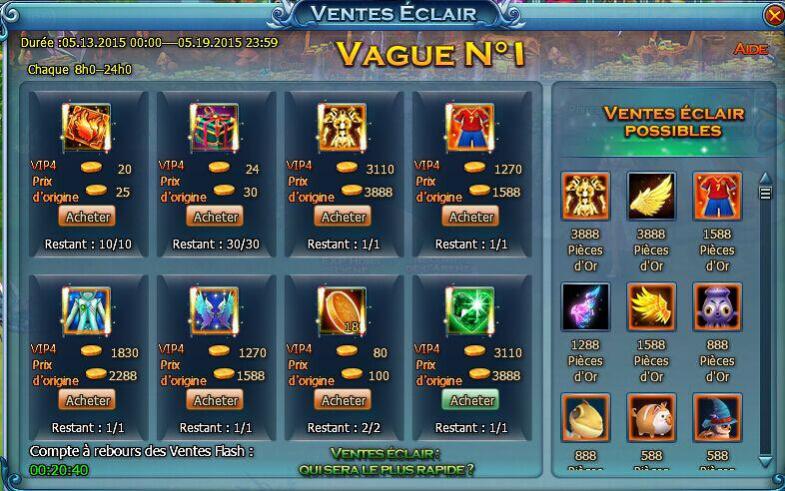This screenshot has width=785, height=491.
Task: Buy the golden armor priced 3110 gold
Action: tap(344, 216)
